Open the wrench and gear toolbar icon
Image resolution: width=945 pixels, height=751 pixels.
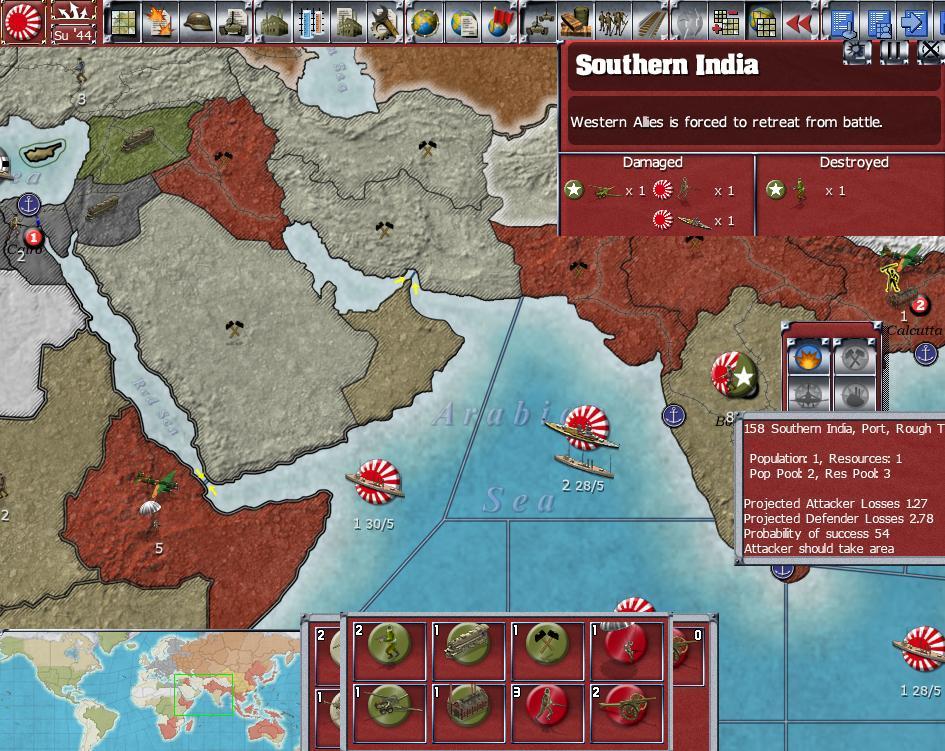384,21
